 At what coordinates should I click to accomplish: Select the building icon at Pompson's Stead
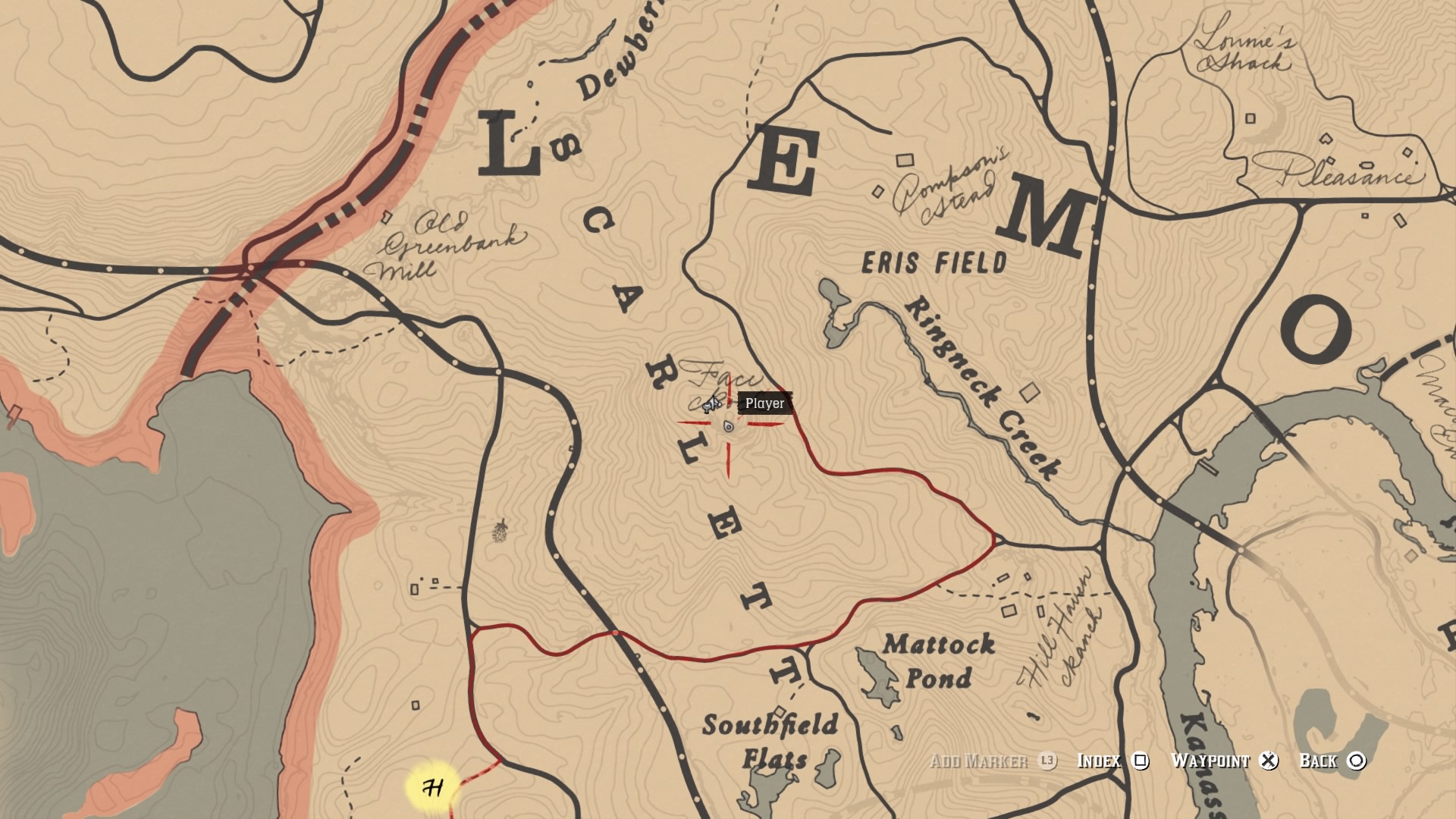click(x=905, y=161)
